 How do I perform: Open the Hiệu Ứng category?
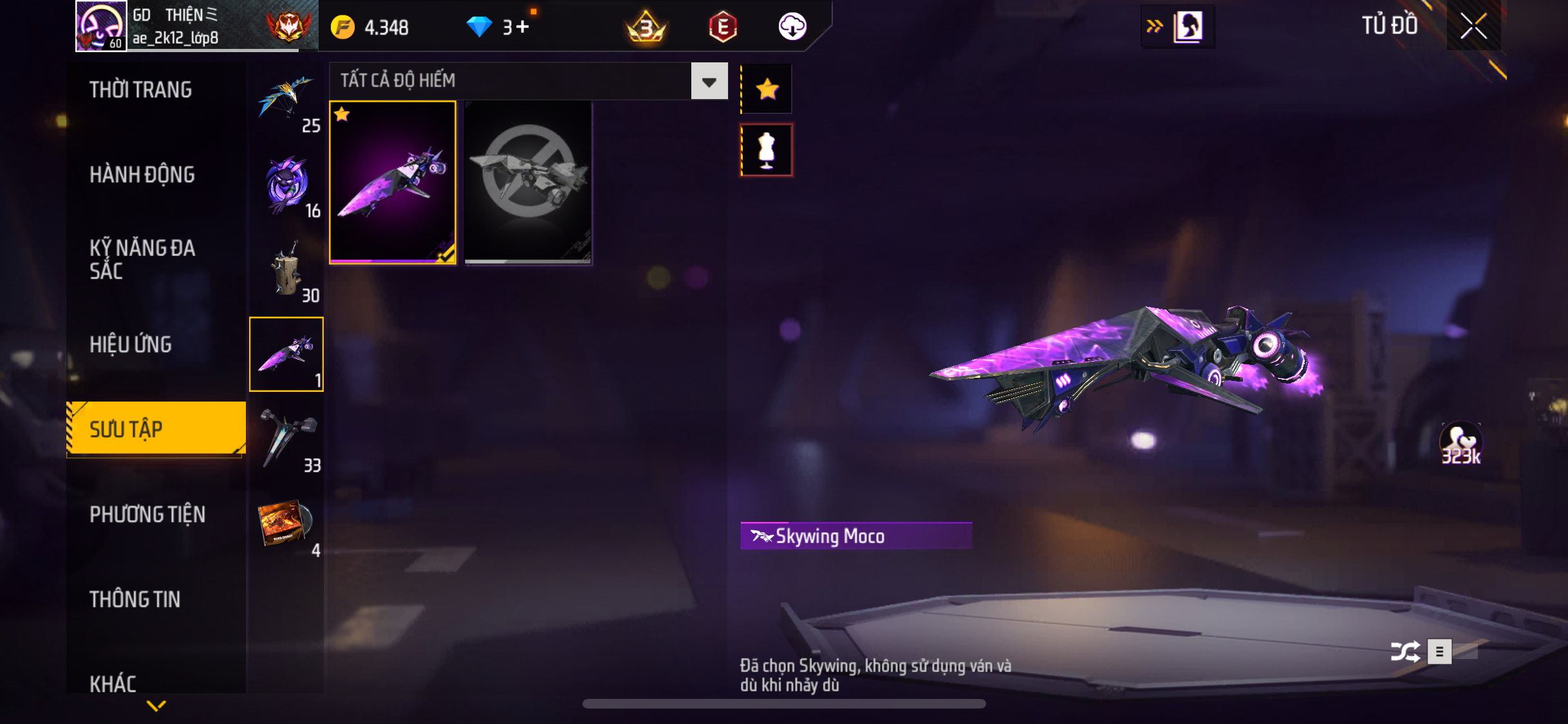tap(131, 345)
